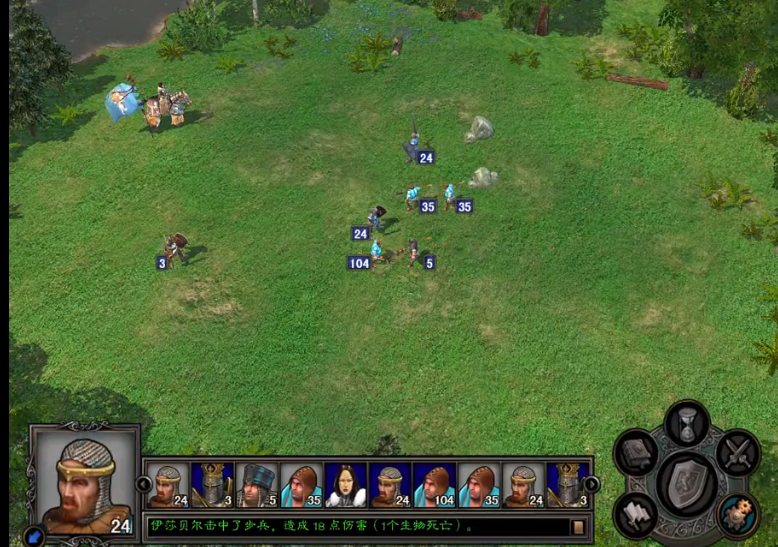Toggle the crossed swords auto-combat button

tap(738, 453)
